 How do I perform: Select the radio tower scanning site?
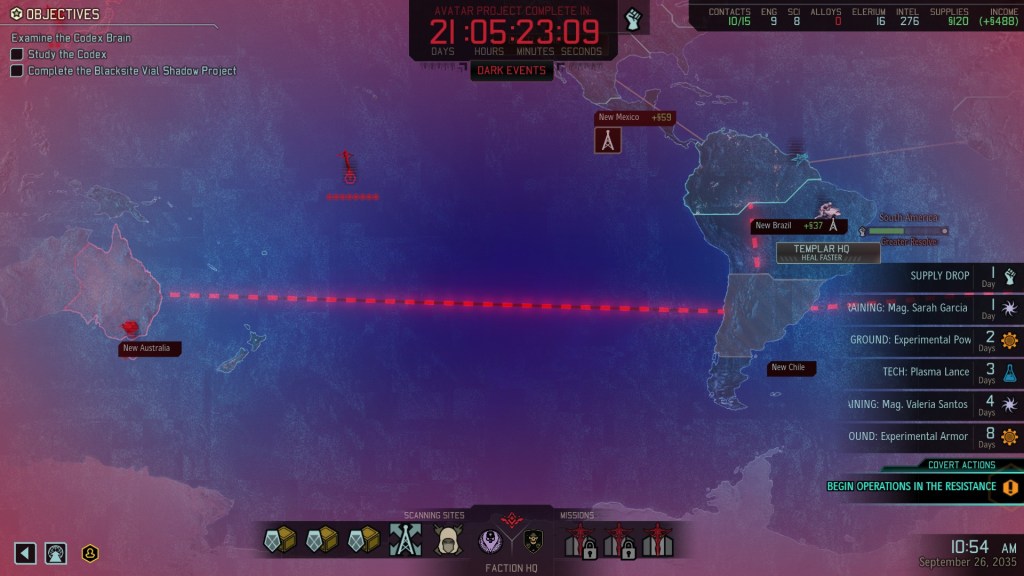[x=404, y=541]
